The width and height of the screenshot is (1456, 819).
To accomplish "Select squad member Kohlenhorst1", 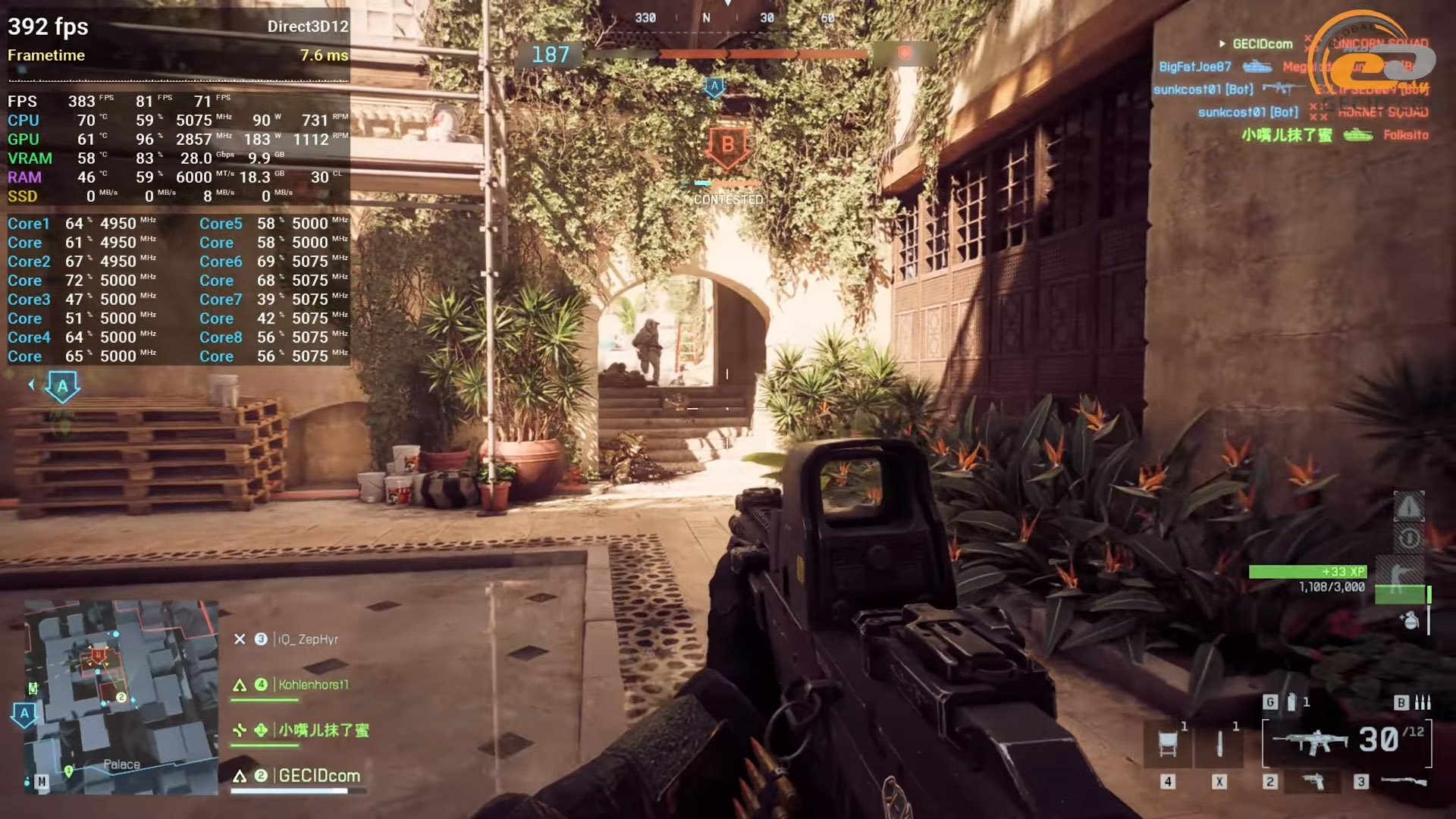I will click(x=312, y=685).
